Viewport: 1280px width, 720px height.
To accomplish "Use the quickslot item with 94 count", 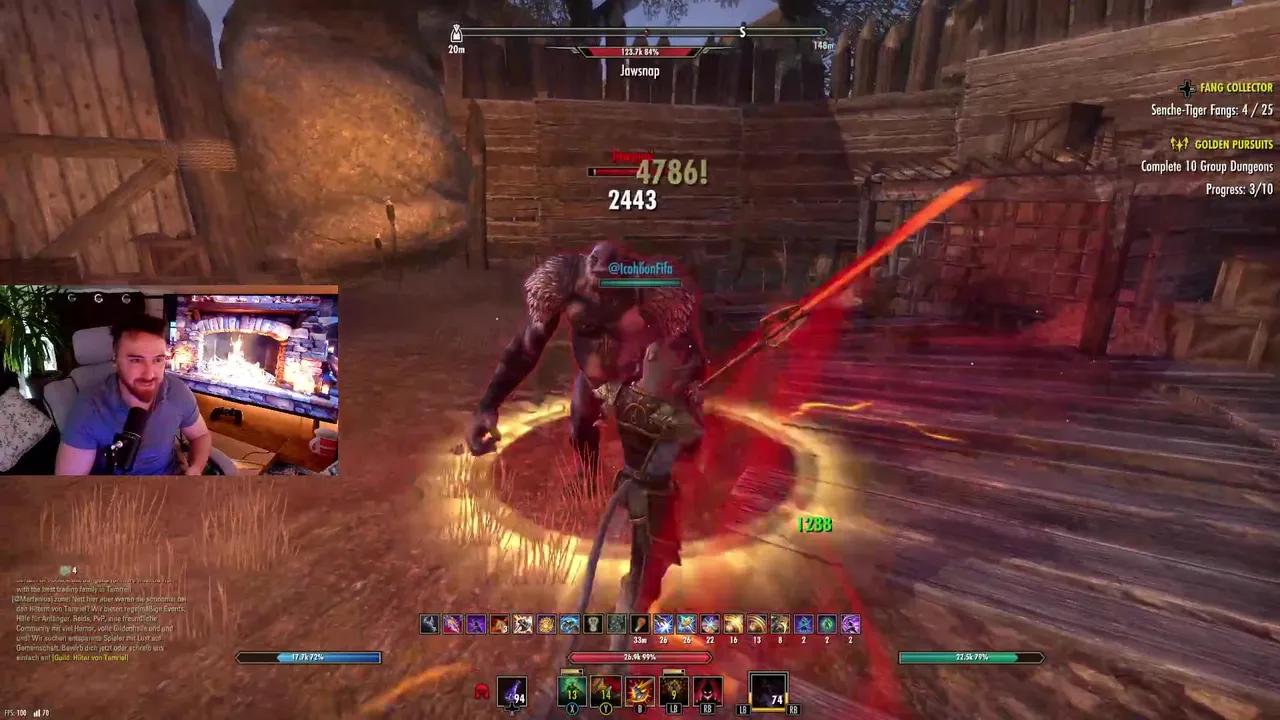I will (512, 692).
